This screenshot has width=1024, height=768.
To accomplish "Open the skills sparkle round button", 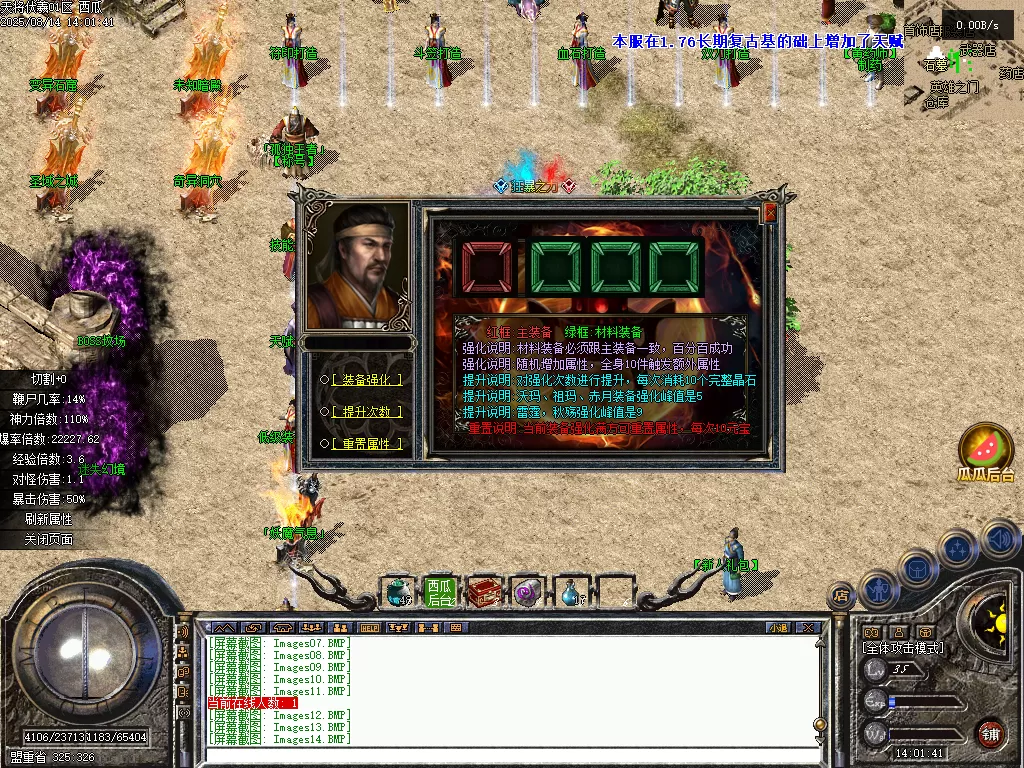I will 958,549.
